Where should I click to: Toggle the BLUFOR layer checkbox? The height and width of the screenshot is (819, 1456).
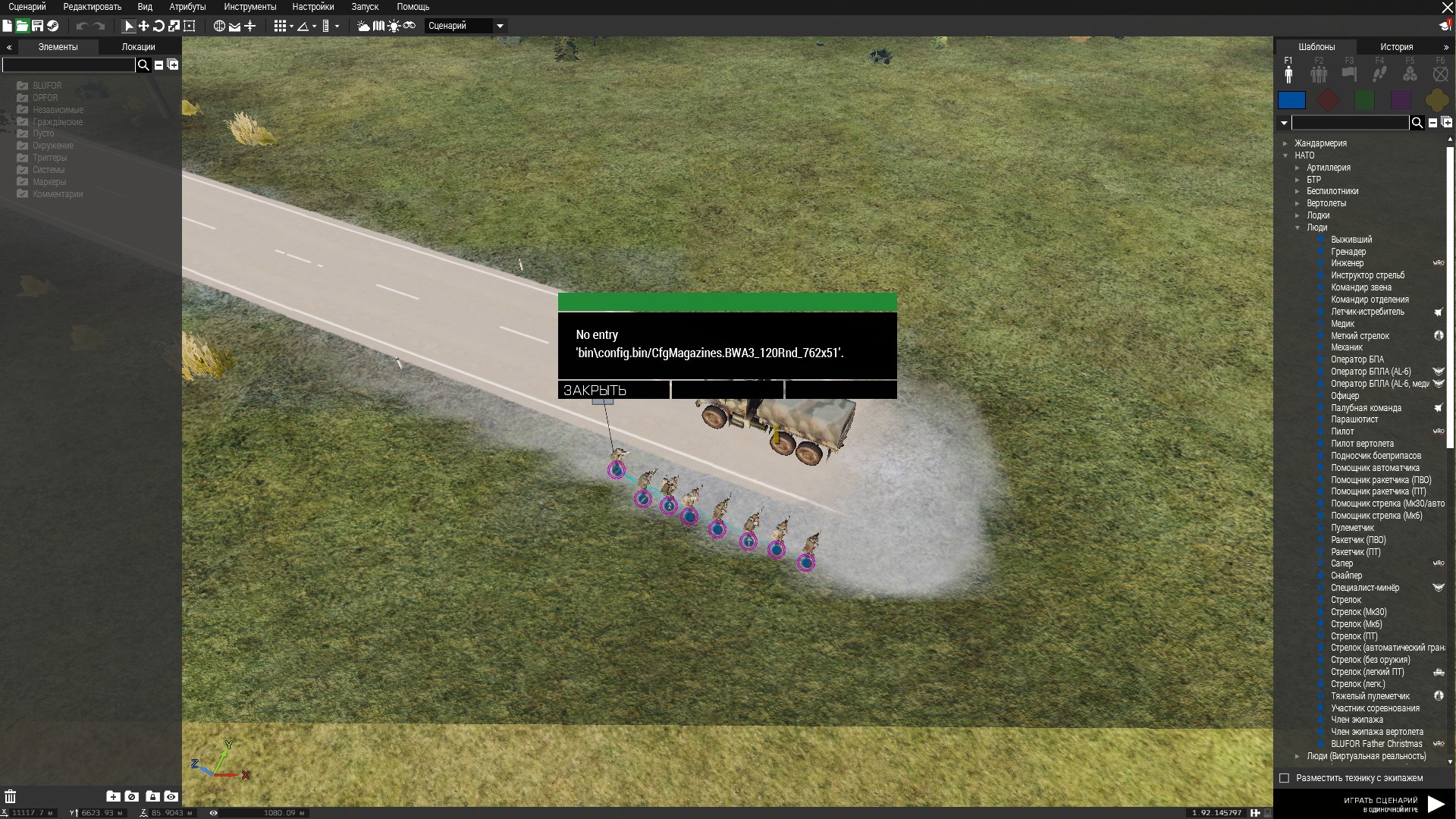tap(23, 86)
